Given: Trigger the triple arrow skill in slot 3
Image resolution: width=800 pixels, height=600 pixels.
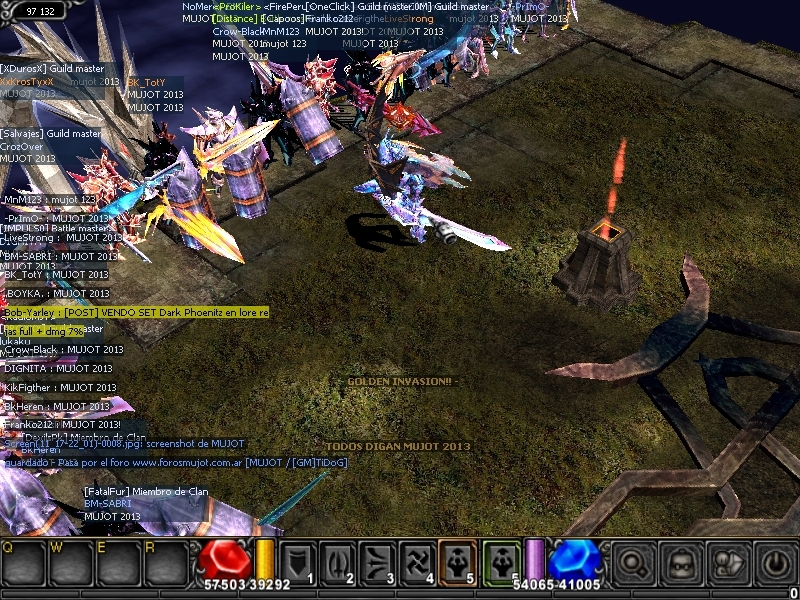Looking at the screenshot, I should coord(377,562).
